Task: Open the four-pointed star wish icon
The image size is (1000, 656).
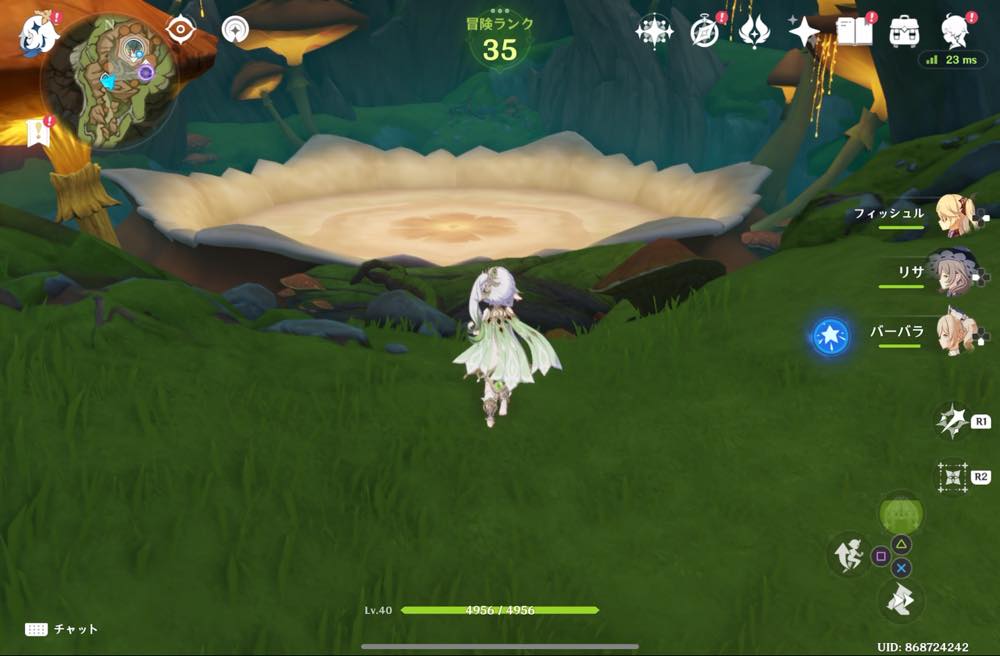Action: [x=803, y=32]
